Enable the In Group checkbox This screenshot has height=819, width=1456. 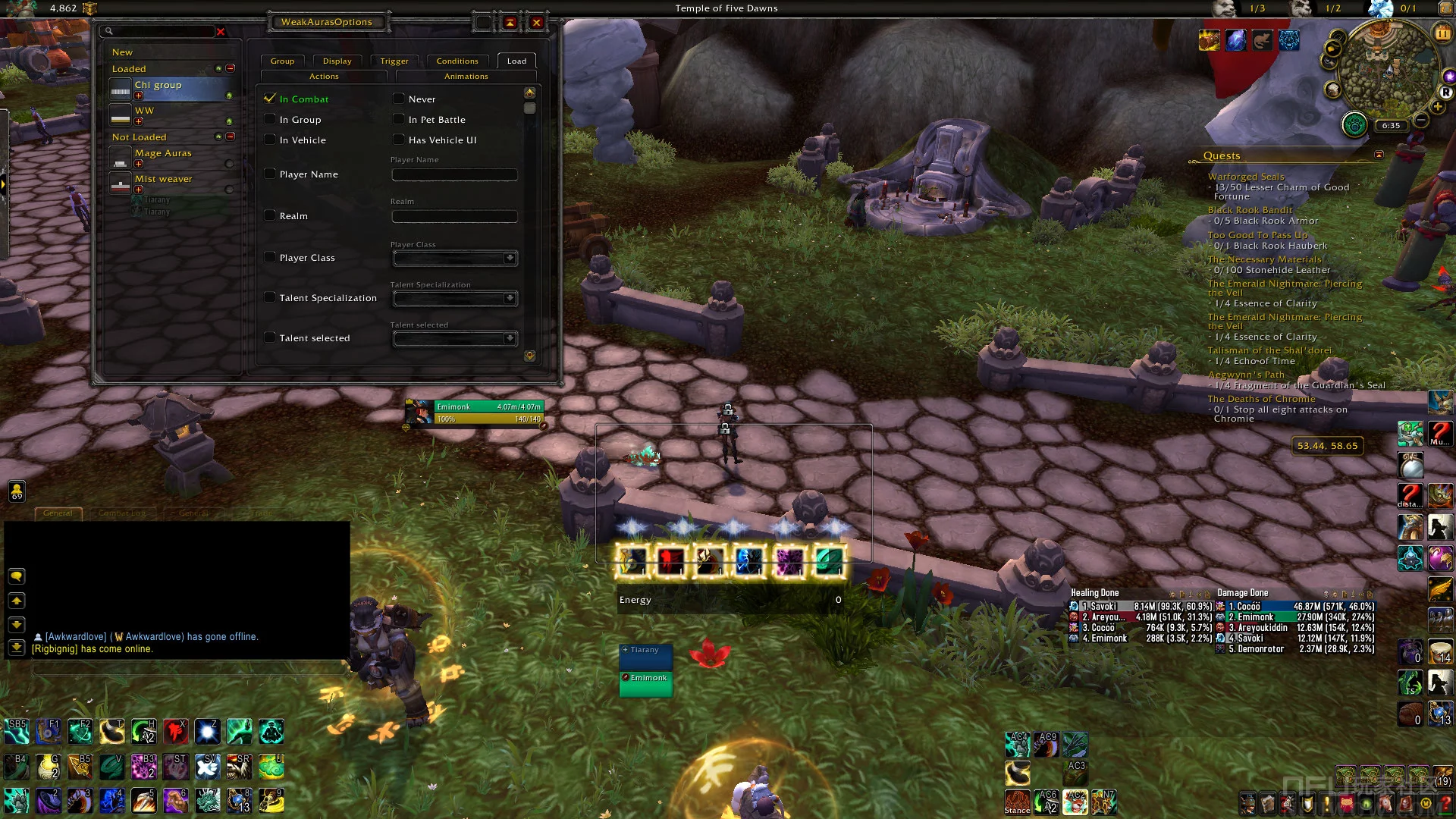(270, 119)
